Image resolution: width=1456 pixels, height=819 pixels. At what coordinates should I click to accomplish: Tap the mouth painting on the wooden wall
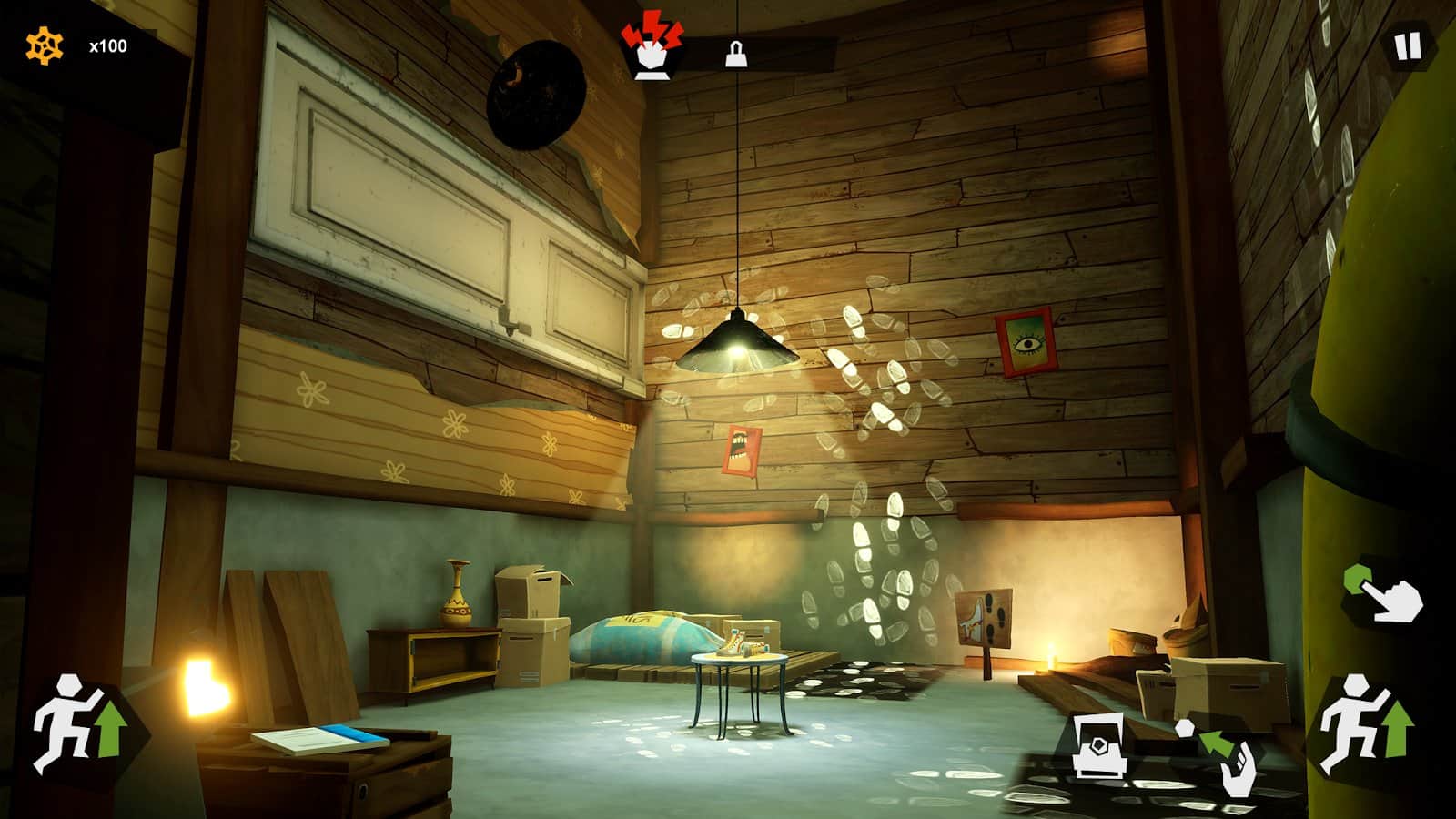click(x=740, y=450)
